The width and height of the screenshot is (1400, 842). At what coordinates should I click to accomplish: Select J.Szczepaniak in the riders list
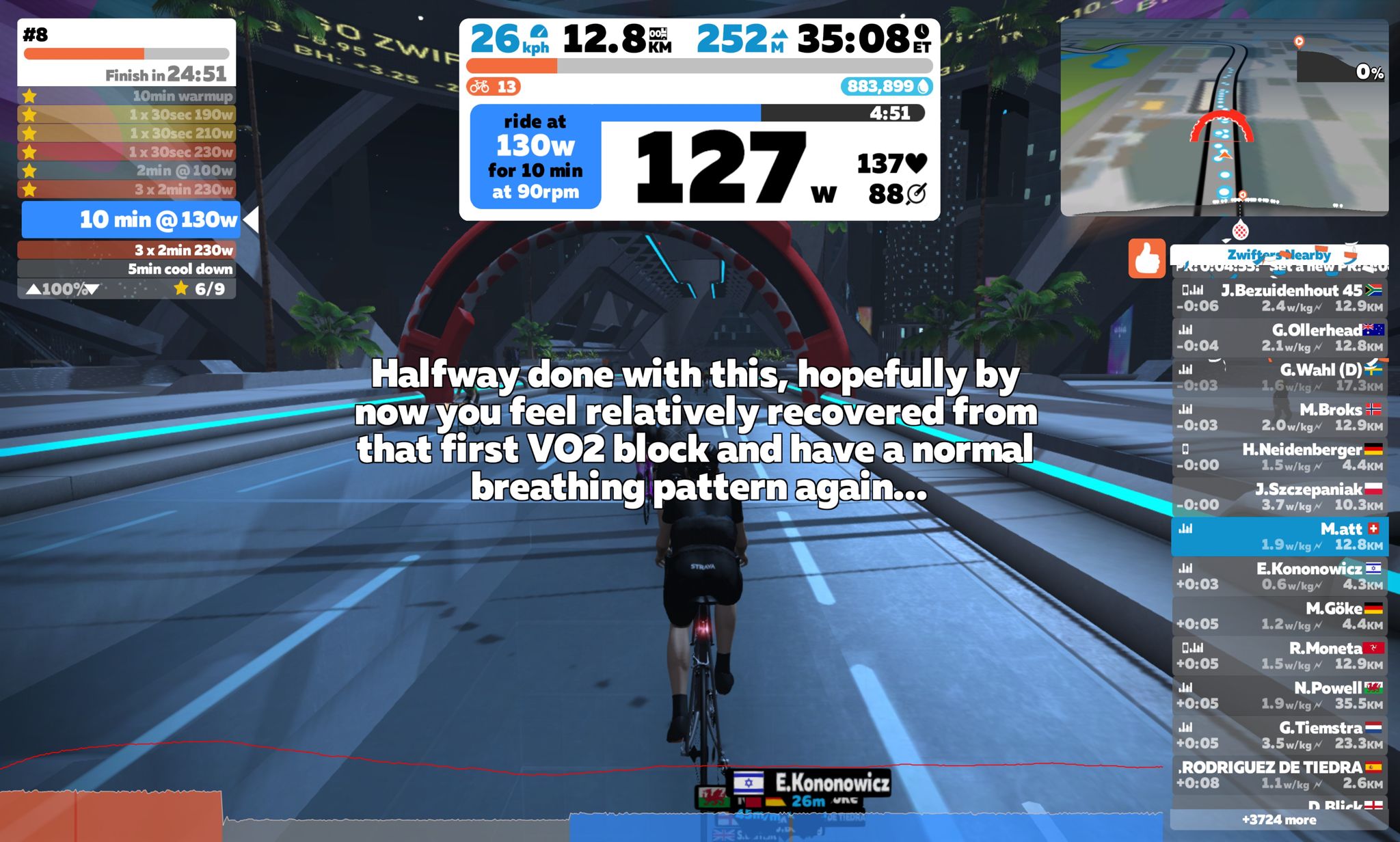pos(1280,497)
